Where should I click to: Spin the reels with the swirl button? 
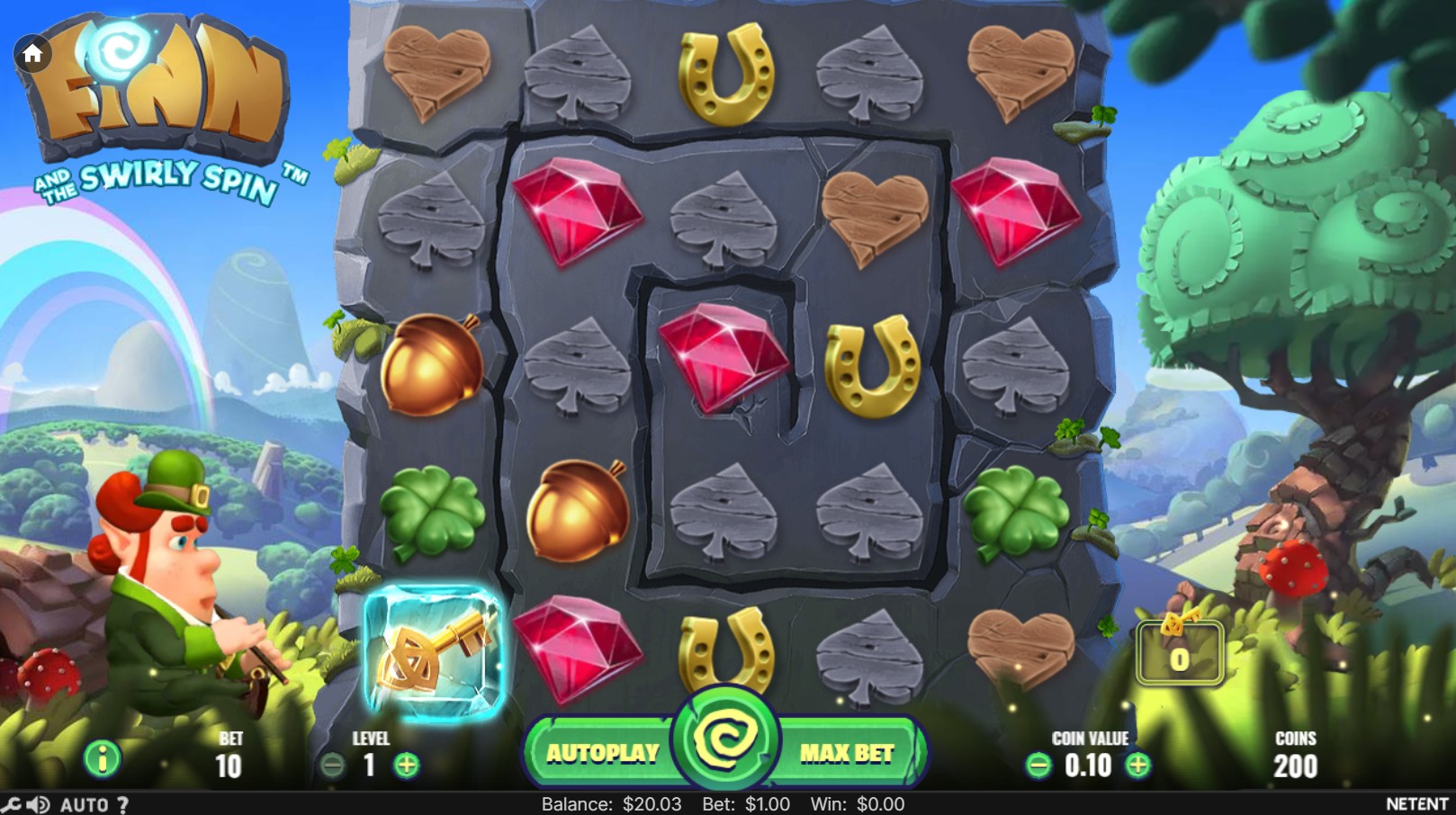pos(724,739)
